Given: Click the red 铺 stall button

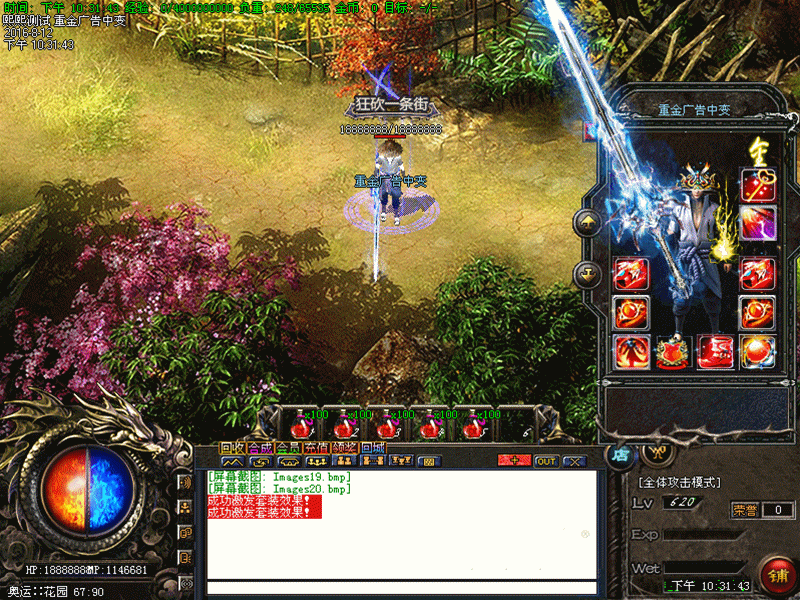Looking at the screenshot, I should pyautogui.click(x=777, y=576).
